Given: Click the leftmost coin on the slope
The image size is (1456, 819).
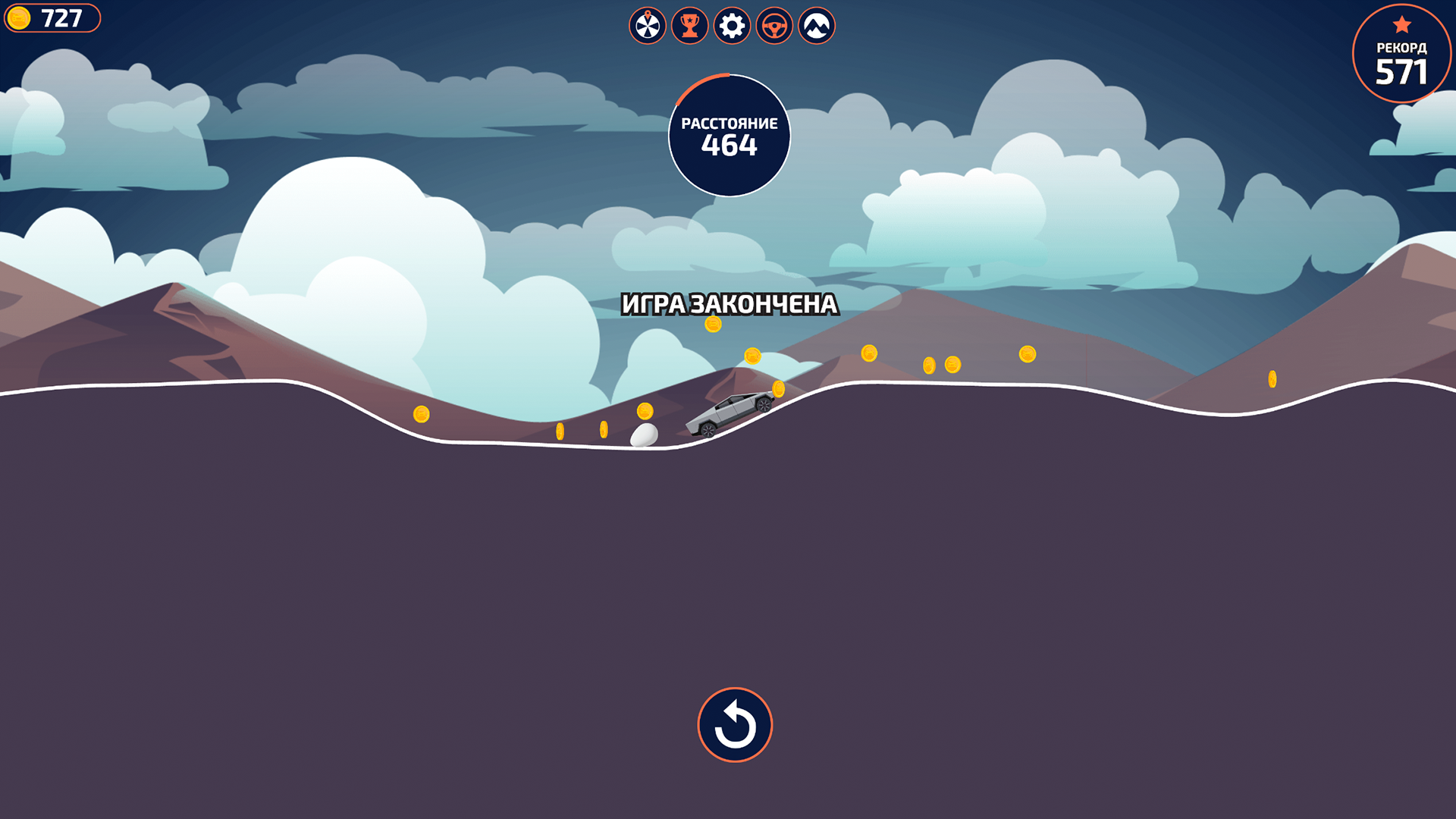Looking at the screenshot, I should coord(420,413).
